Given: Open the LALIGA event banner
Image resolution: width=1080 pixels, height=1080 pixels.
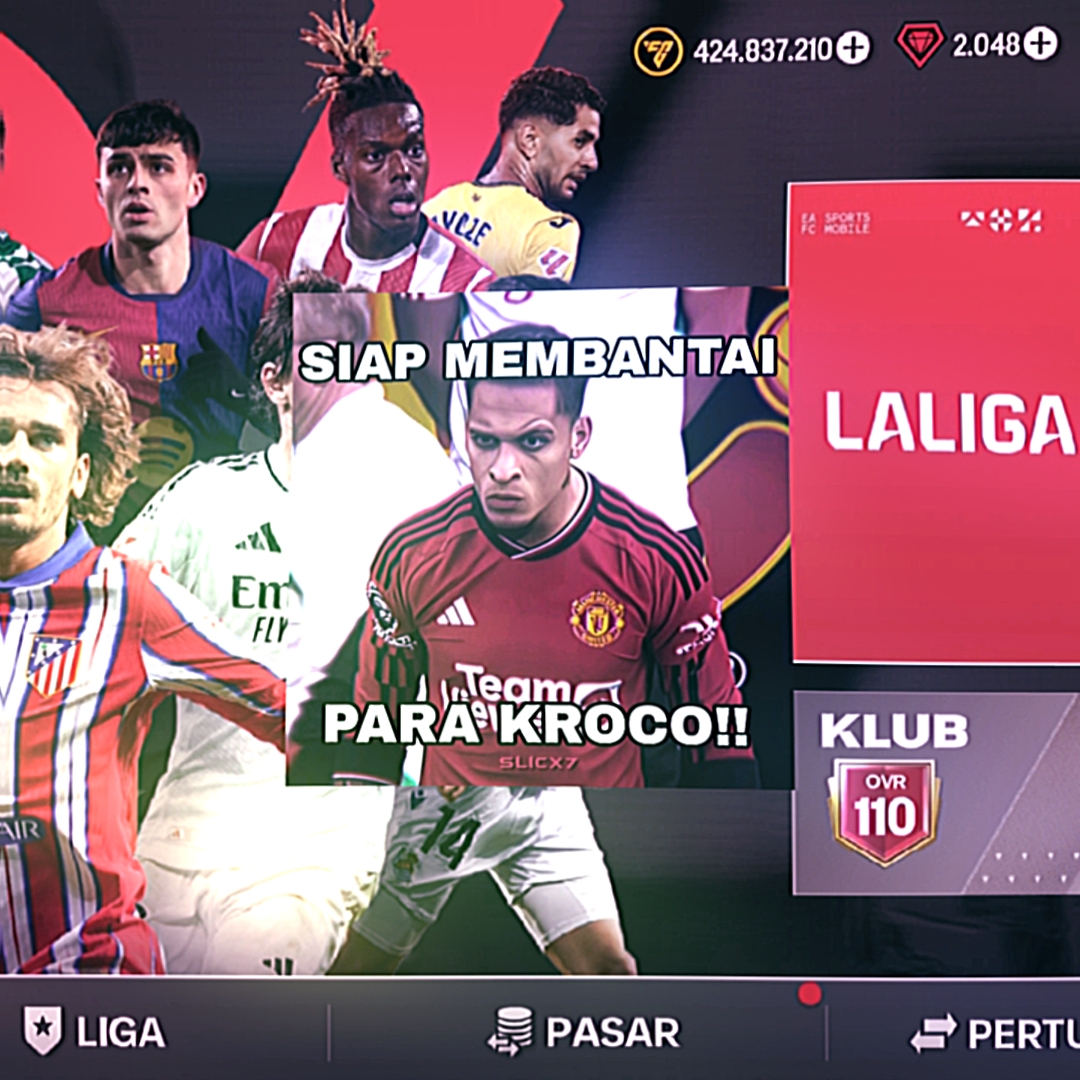Looking at the screenshot, I should point(935,420).
